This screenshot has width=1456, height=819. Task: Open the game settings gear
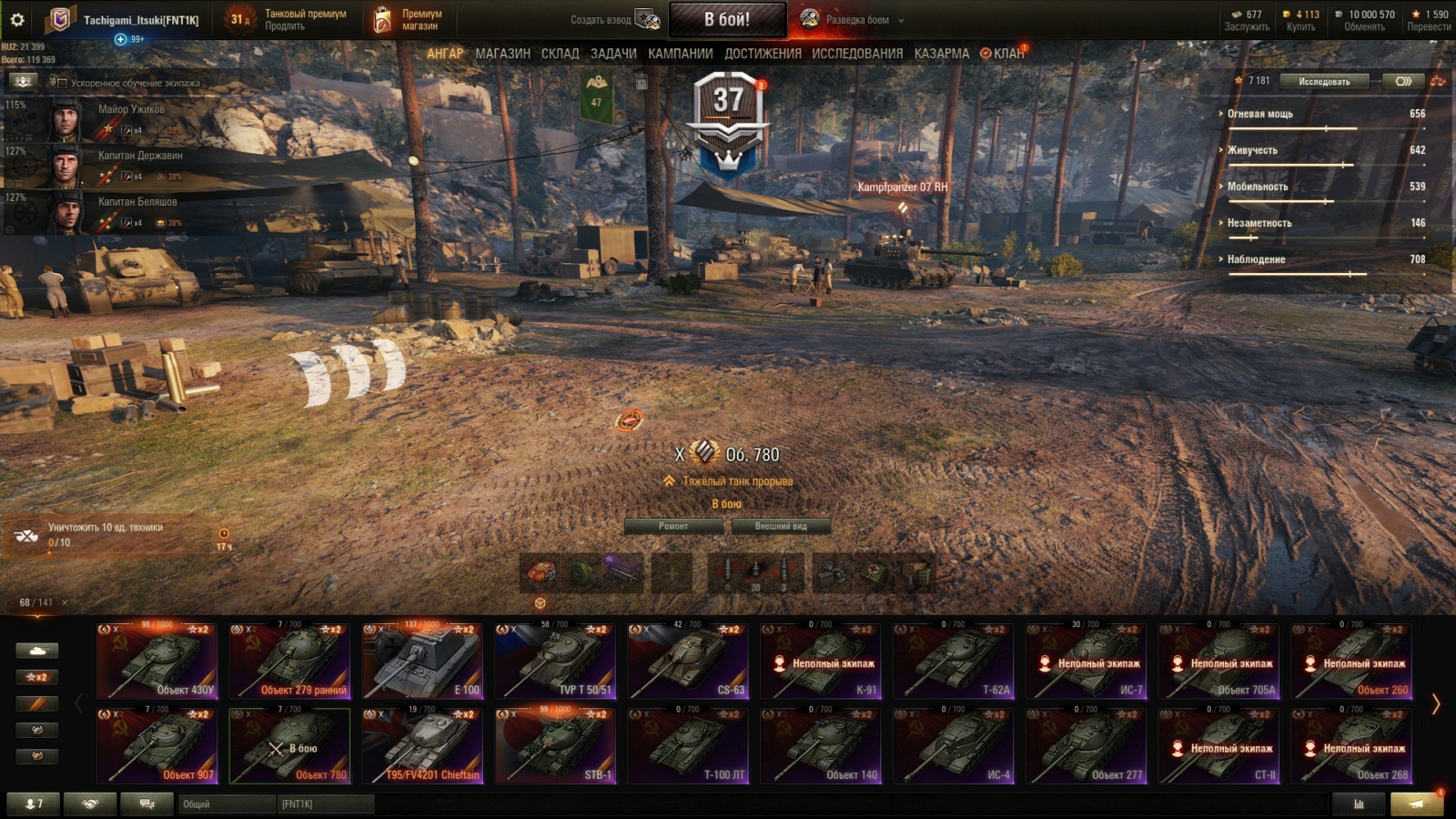tap(17, 19)
